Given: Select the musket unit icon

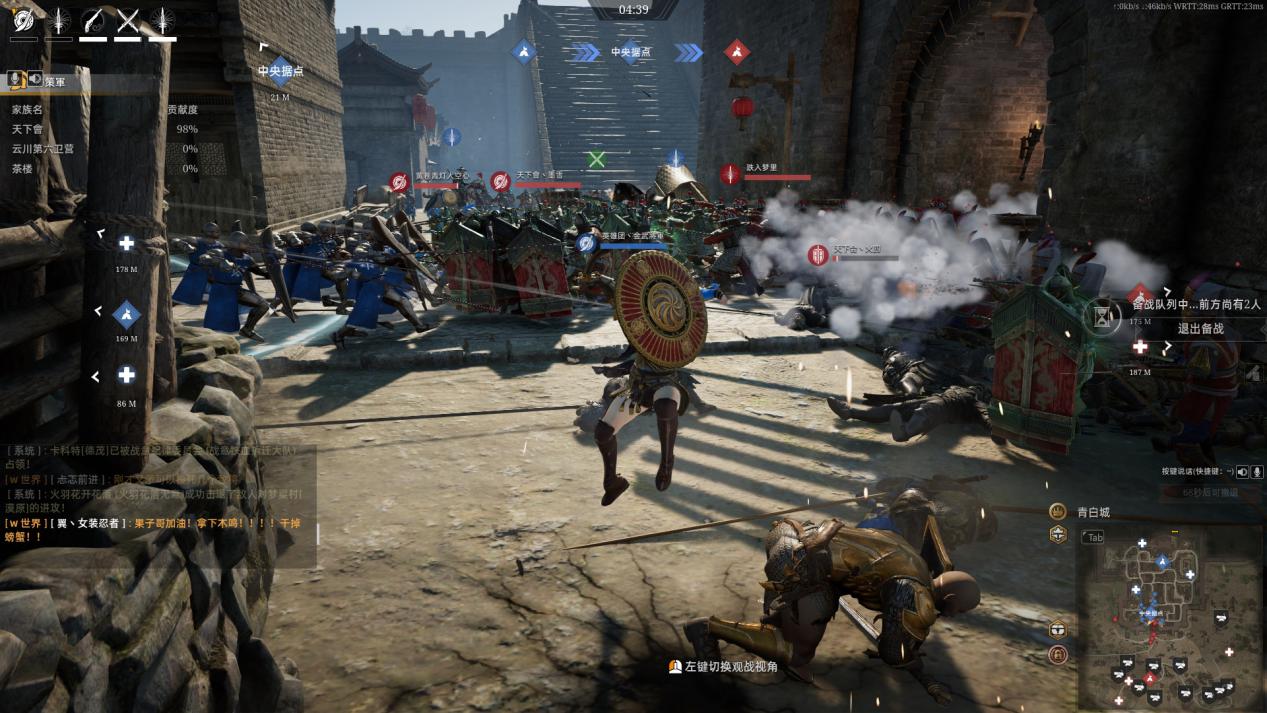Looking at the screenshot, I should tap(94, 20).
